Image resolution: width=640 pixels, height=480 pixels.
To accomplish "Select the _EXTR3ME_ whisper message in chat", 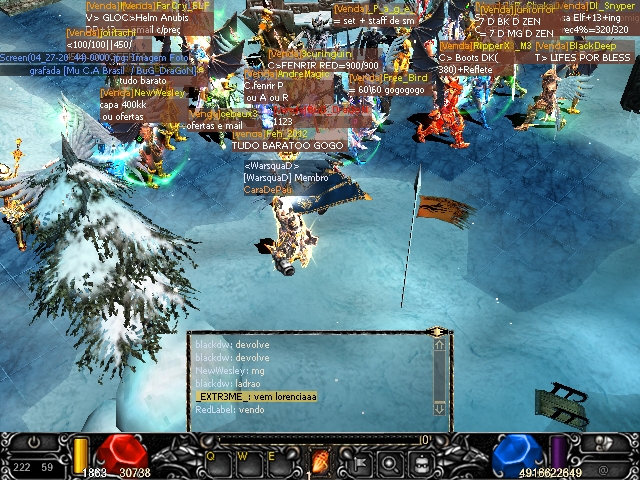I will (x=242, y=397).
